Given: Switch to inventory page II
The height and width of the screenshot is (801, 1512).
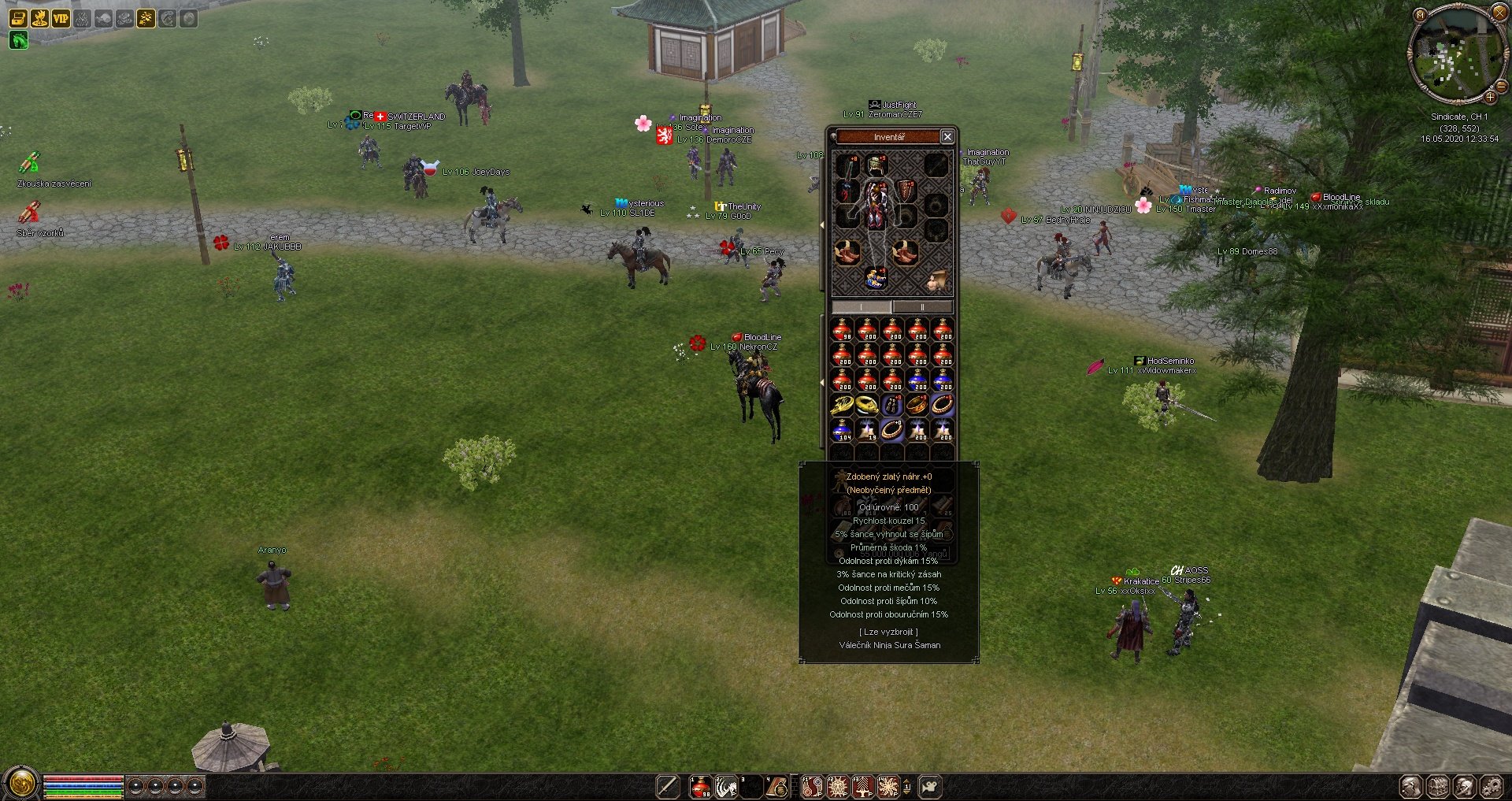Looking at the screenshot, I should [x=922, y=307].
